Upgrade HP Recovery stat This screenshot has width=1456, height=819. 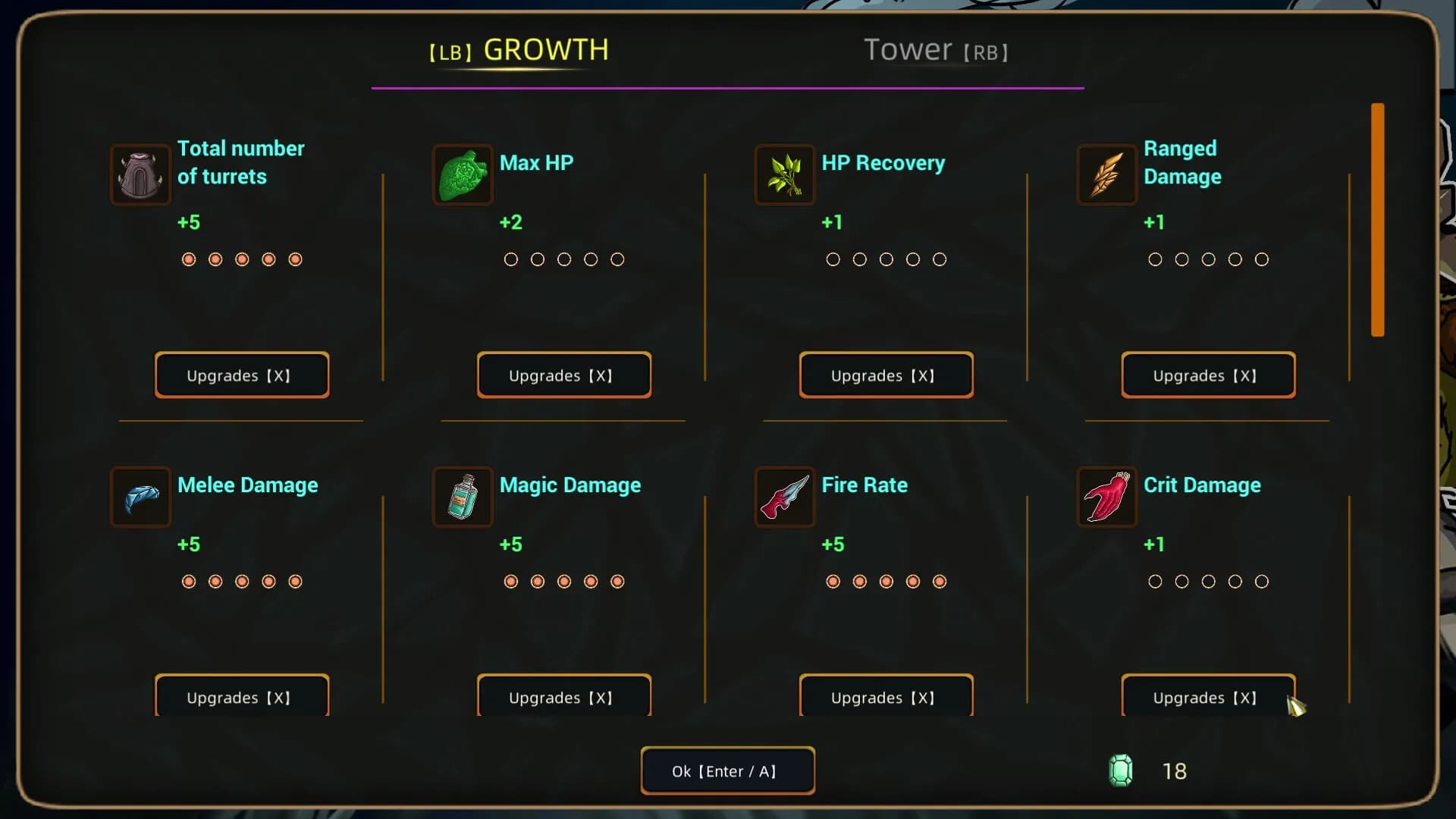(x=886, y=375)
